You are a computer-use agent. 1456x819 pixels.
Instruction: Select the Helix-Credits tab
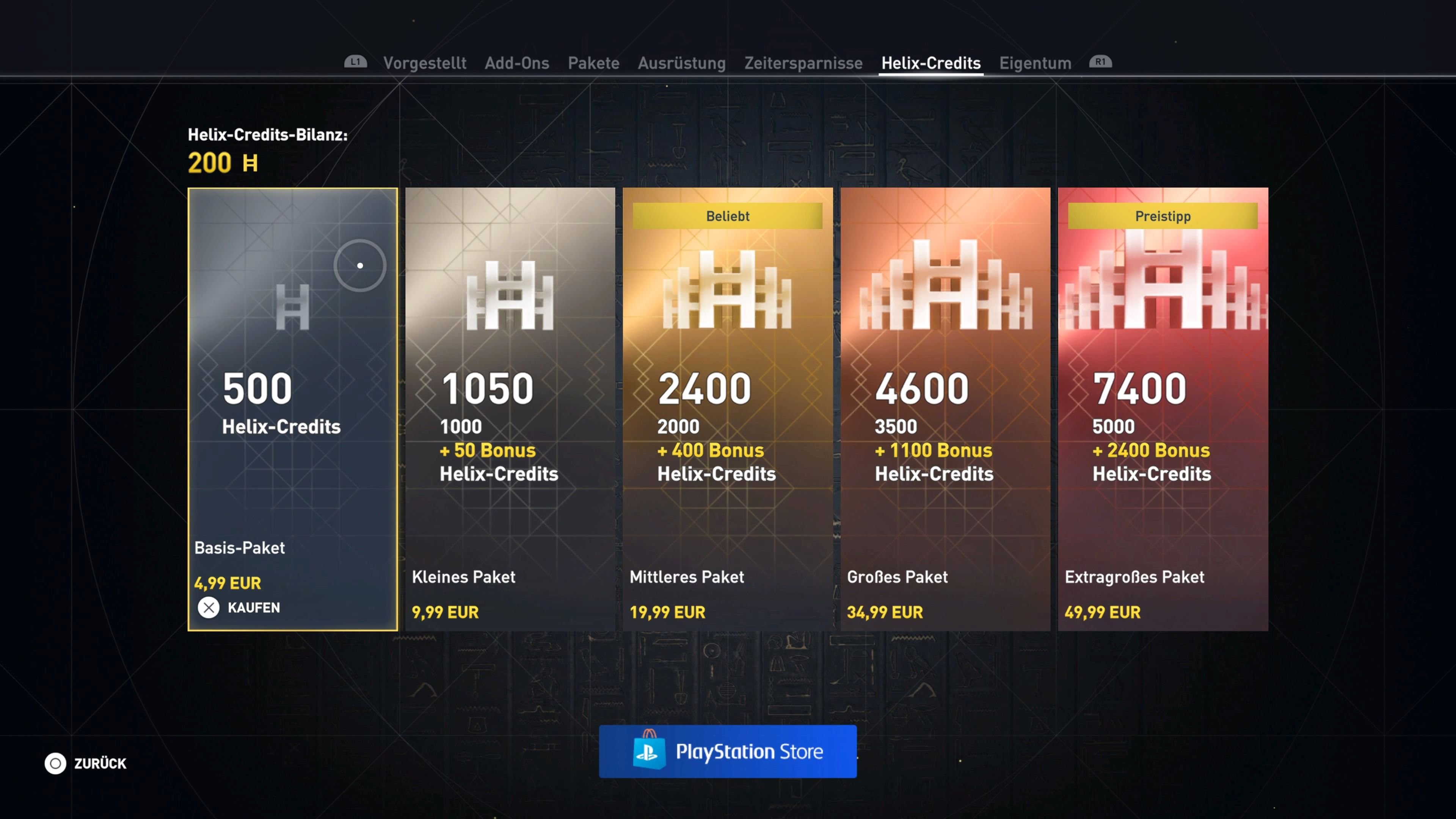tap(931, 63)
